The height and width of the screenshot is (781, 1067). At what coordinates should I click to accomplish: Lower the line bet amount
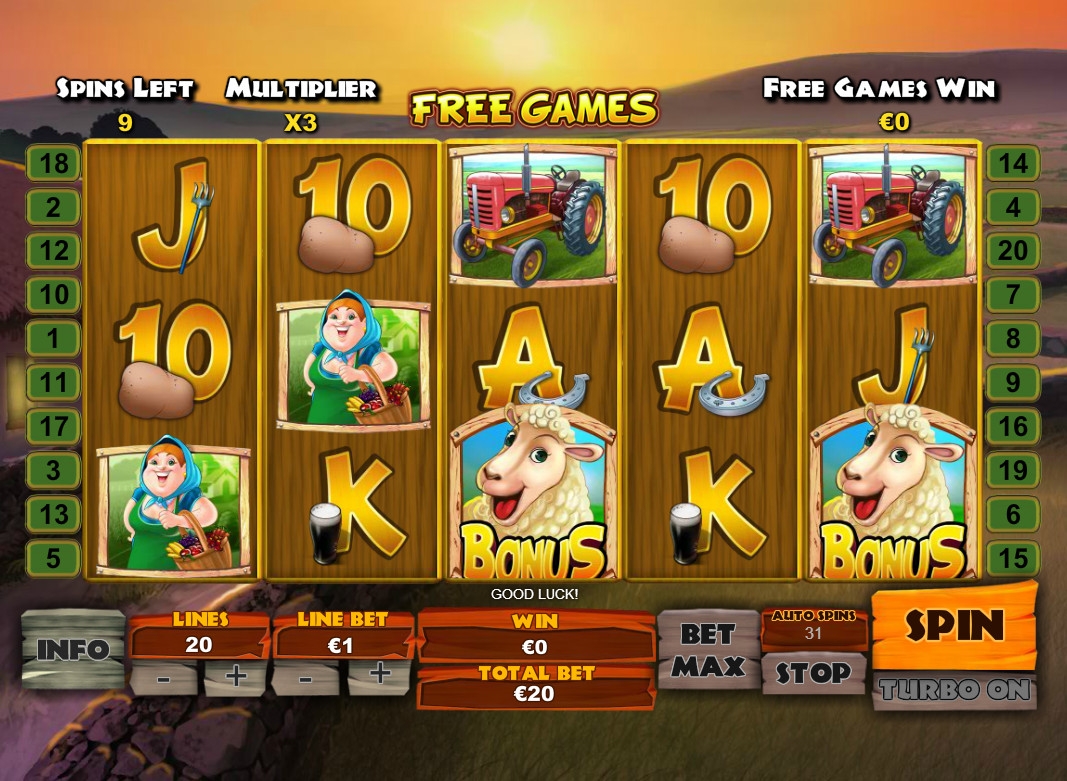pyautogui.click(x=306, y=677)
